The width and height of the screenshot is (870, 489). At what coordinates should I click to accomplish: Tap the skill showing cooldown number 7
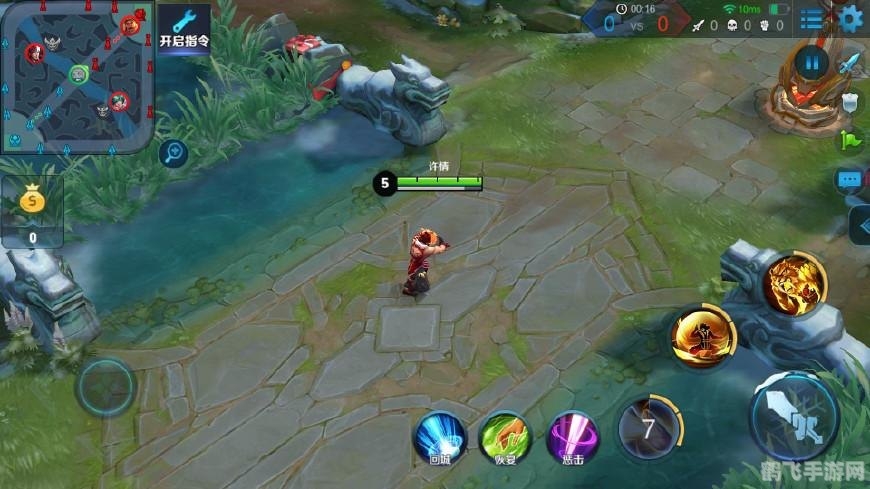click(649, 430)
